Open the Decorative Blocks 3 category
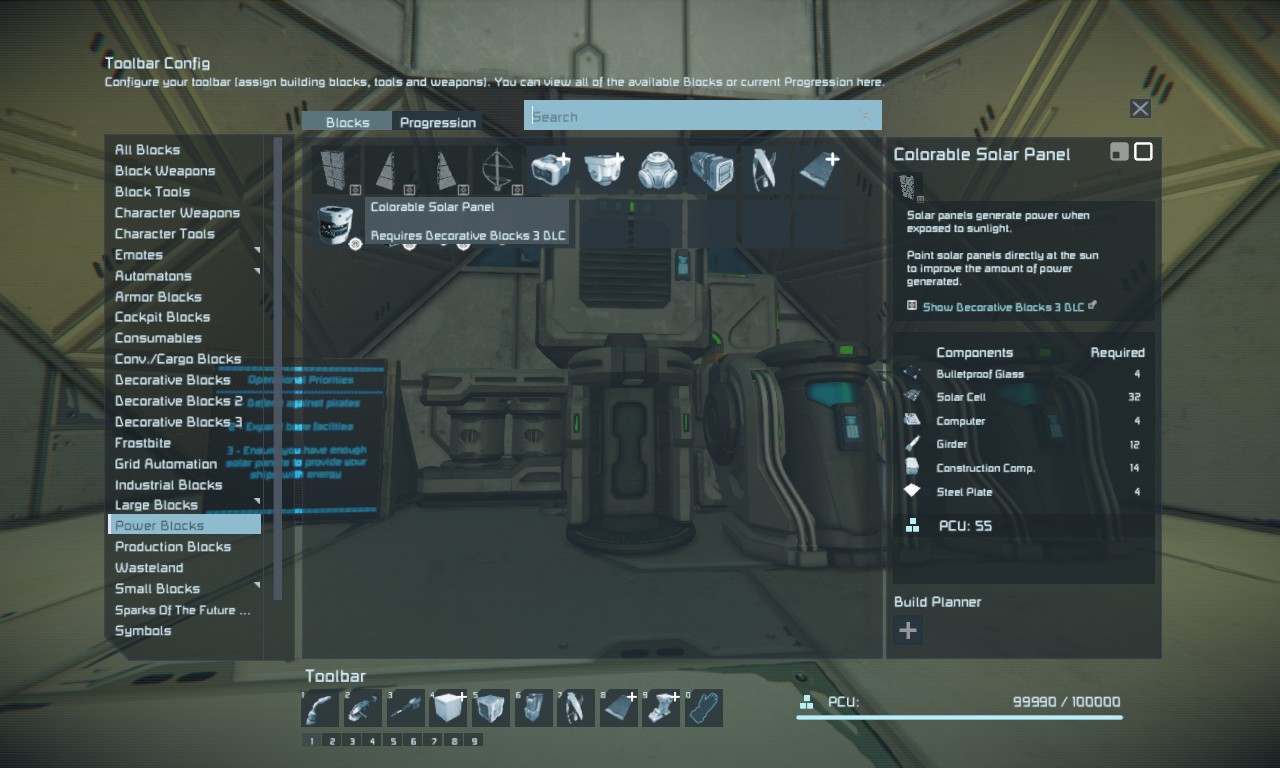 [x=178, y=422]
